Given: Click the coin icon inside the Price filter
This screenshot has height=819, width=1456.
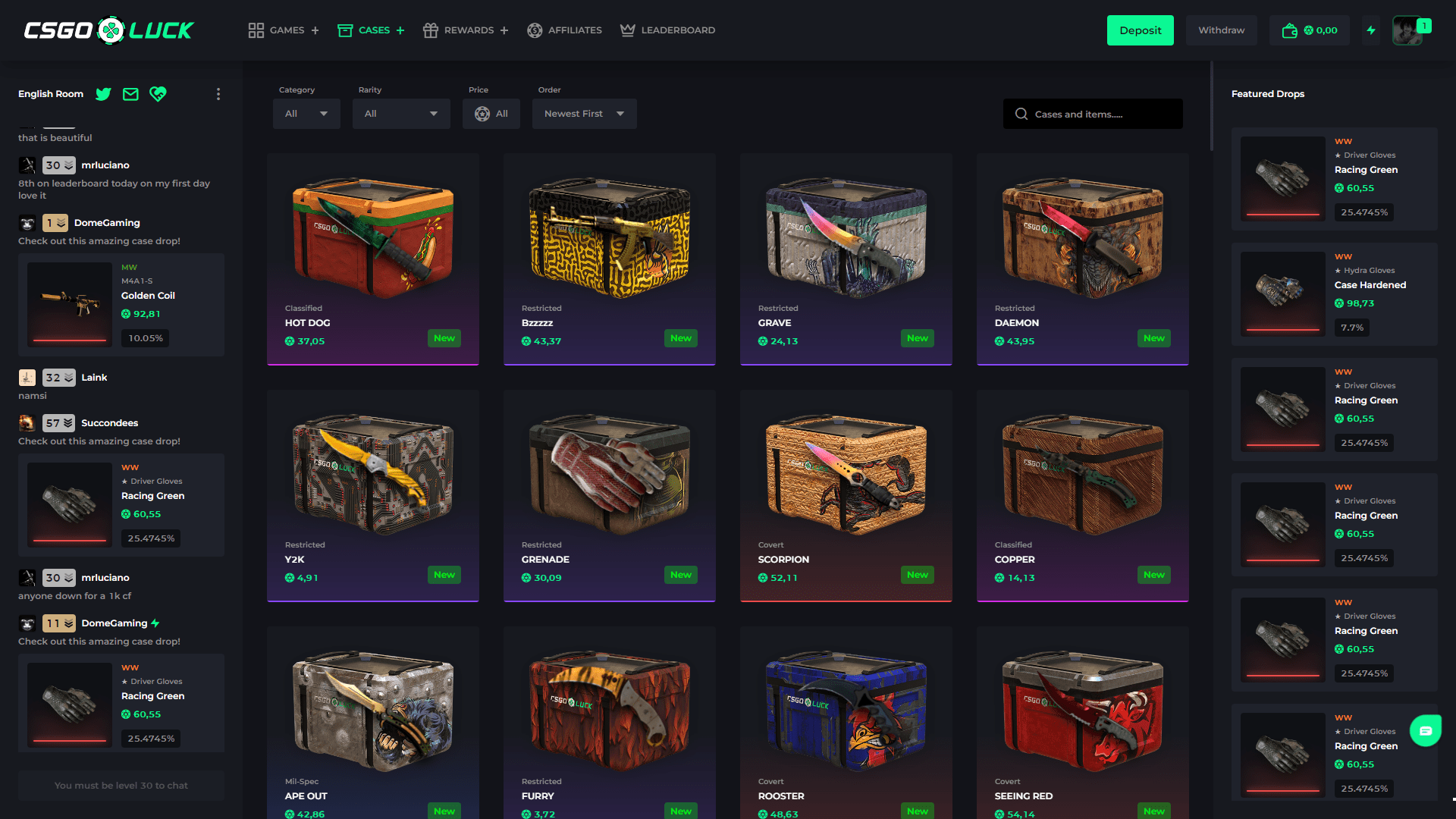Looking at the screenshot, I should tap(482, 114).
